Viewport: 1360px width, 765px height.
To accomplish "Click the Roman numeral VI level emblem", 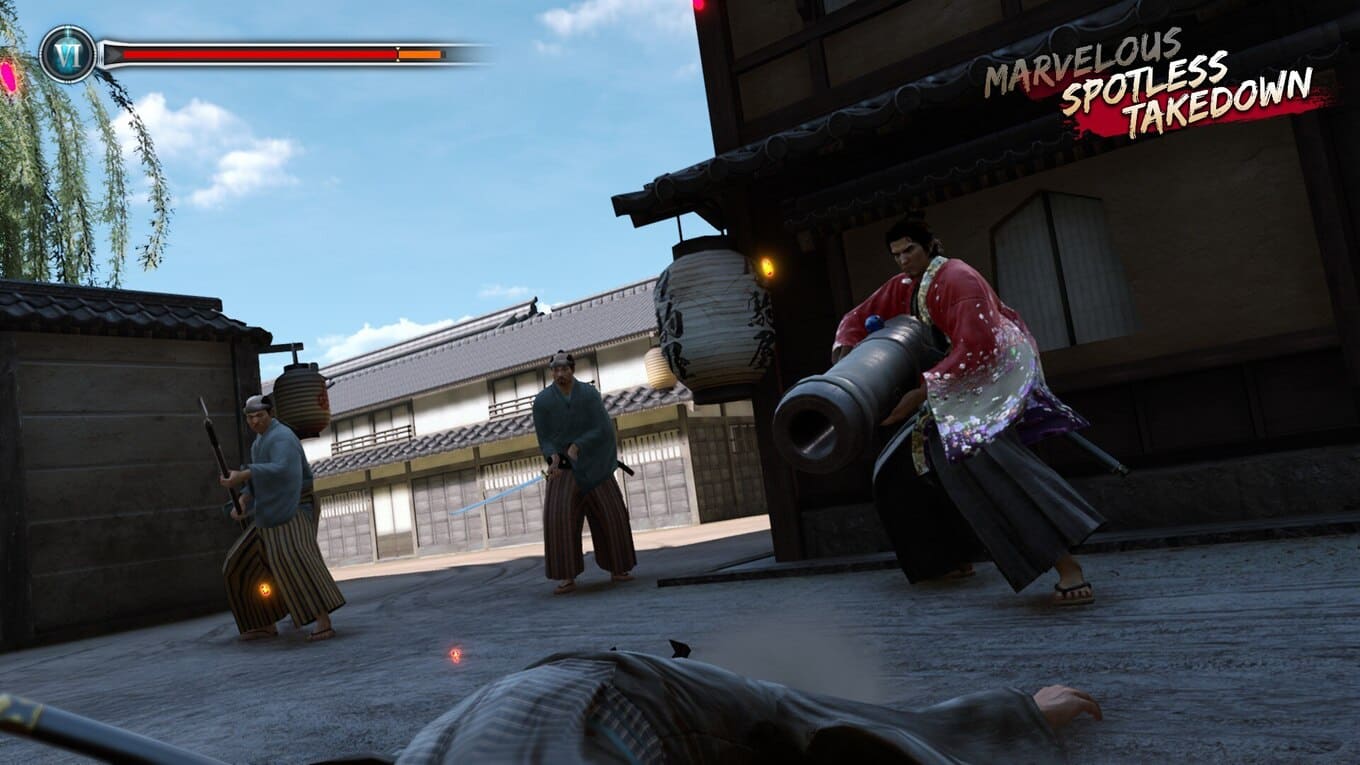I will [x=67, y=54].
